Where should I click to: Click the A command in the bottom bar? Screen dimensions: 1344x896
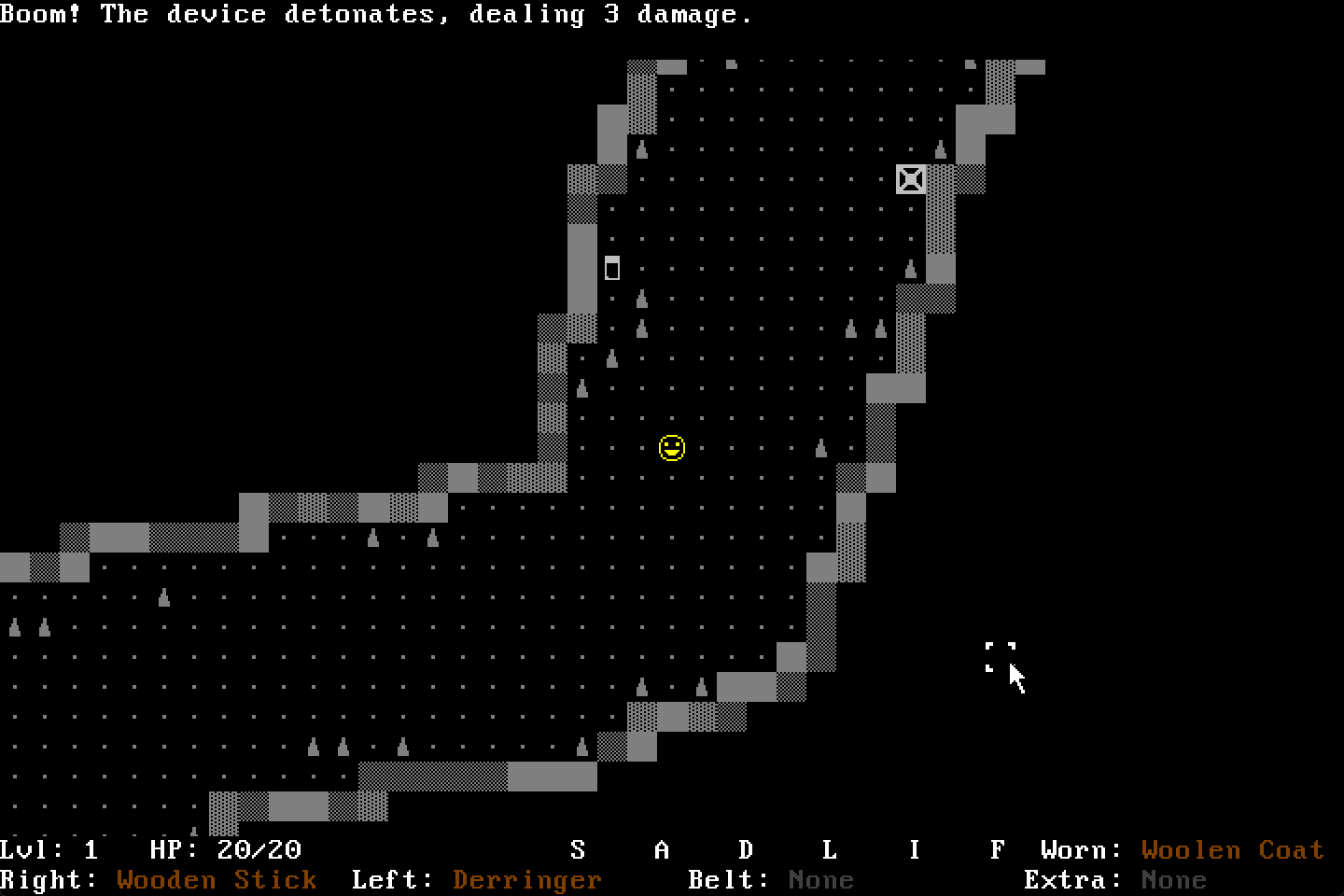pos(662,850)
